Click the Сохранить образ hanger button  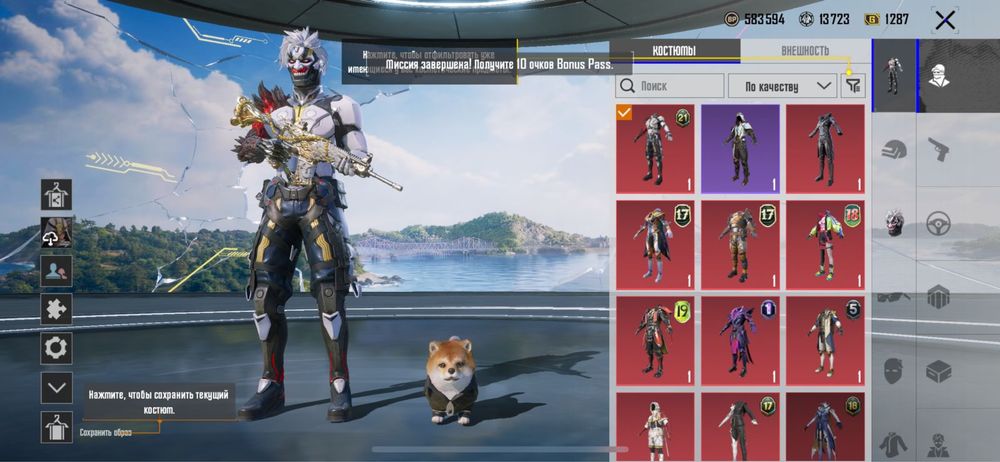click(56, 427)
